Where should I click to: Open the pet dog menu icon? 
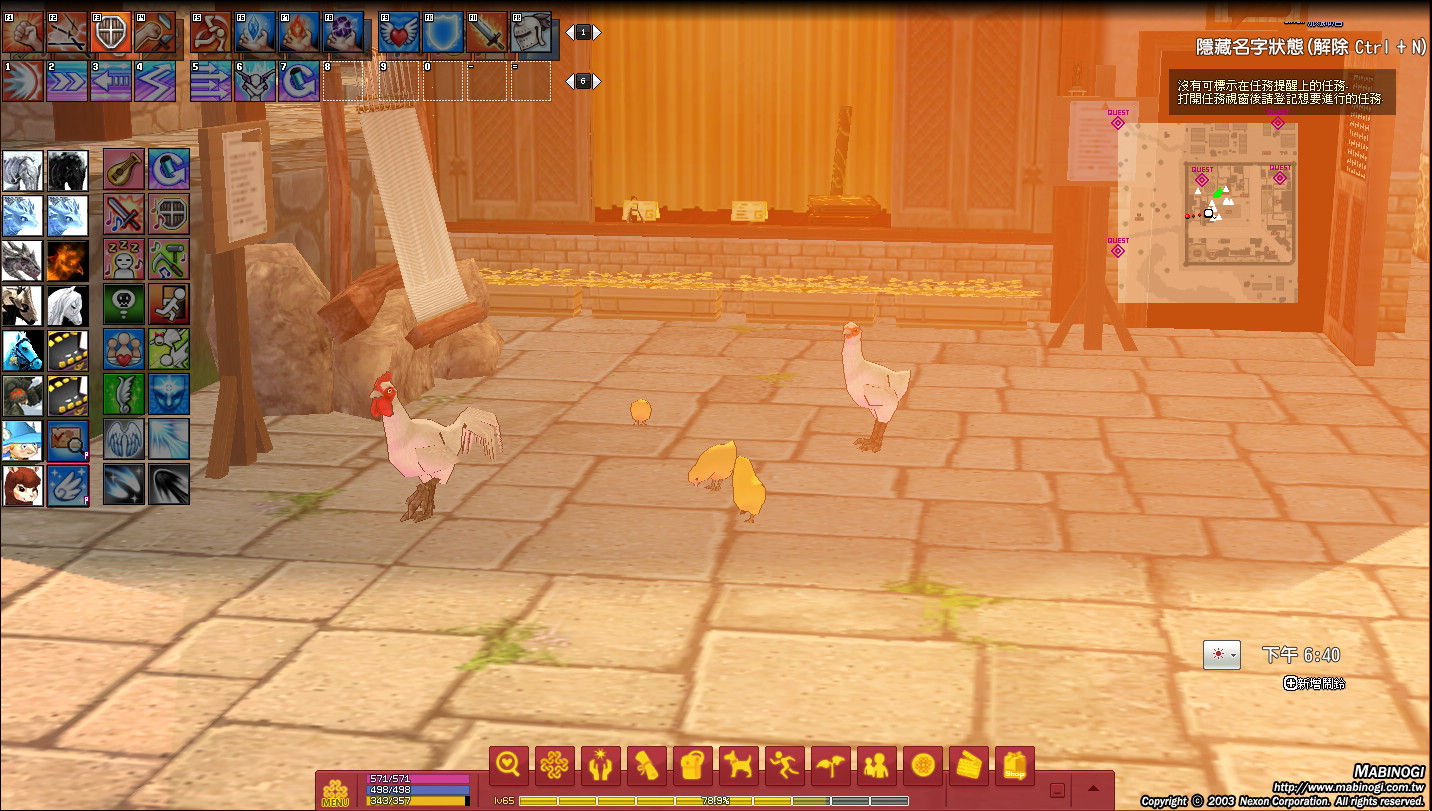point(739,766)
